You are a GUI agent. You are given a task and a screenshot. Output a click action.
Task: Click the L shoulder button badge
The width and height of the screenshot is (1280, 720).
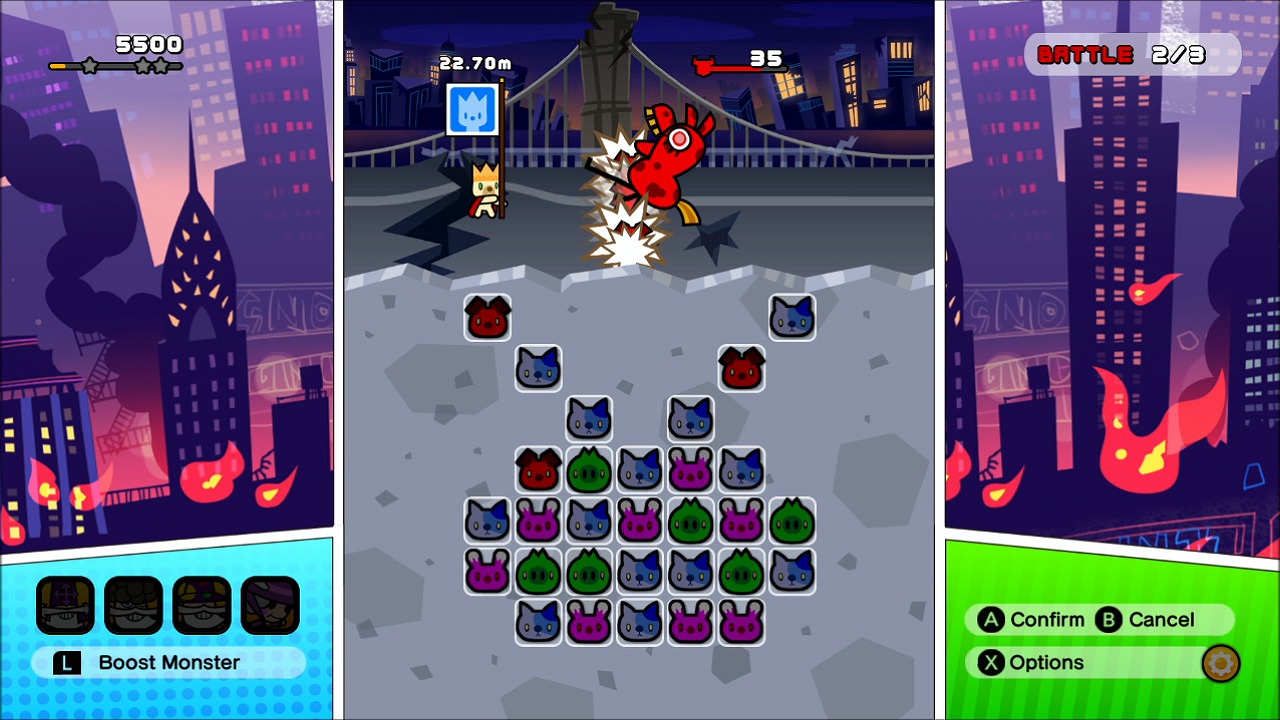pos(66,662)
